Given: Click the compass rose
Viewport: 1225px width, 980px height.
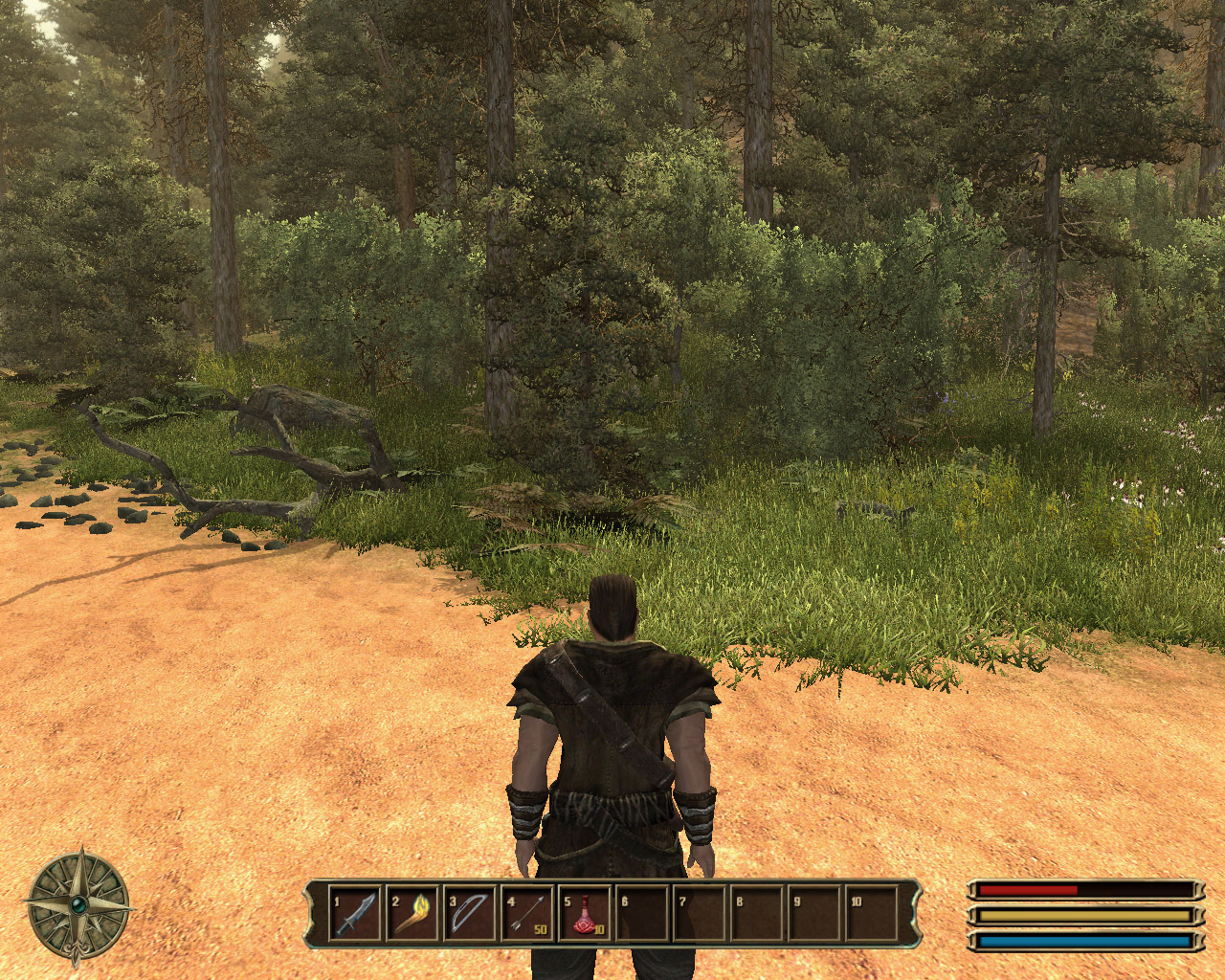Looking at the screenshot, I should click(78, 903).
